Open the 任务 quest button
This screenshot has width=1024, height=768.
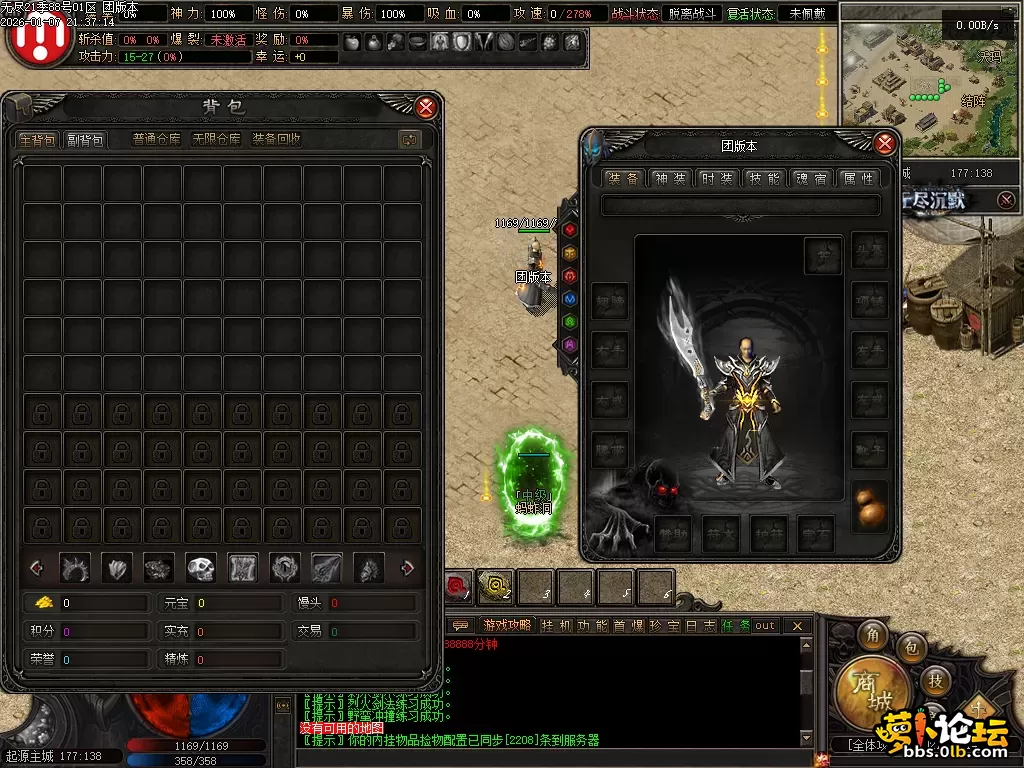coord(735,626)
